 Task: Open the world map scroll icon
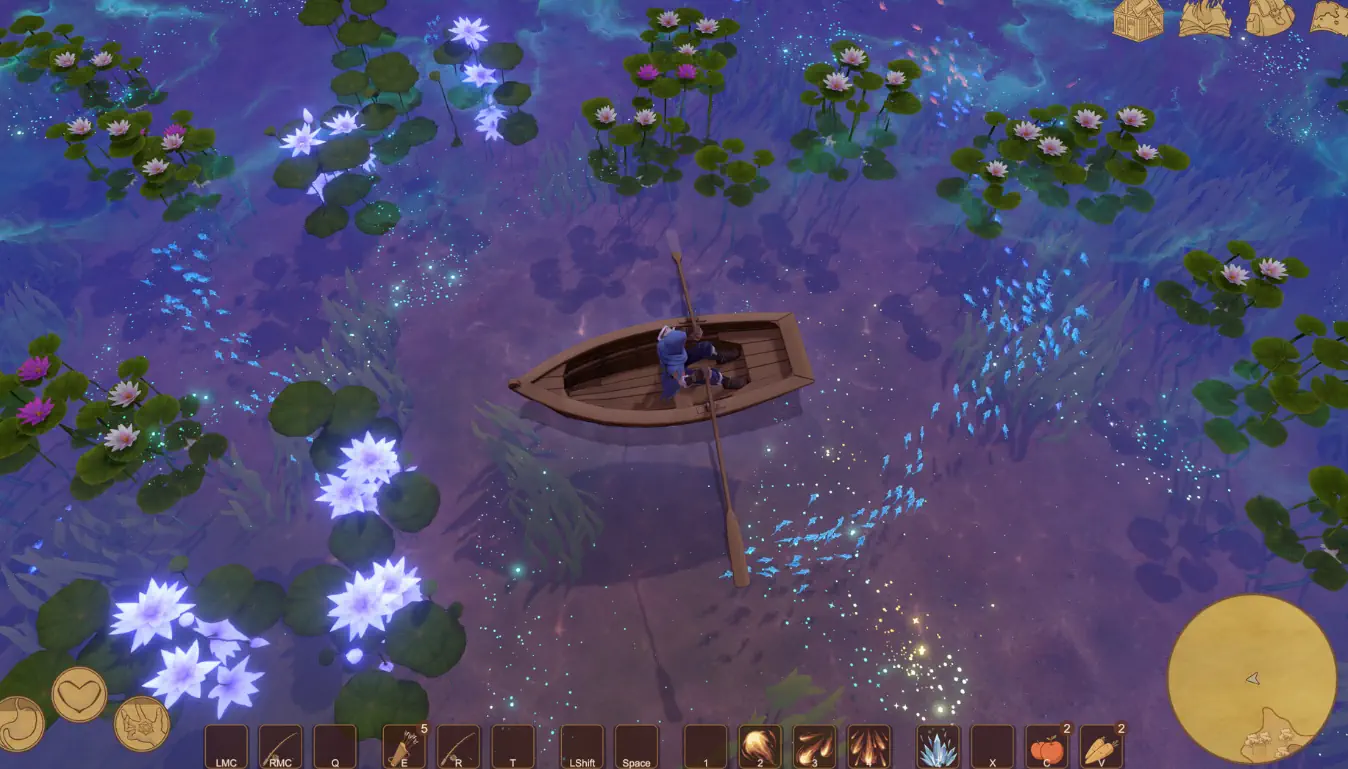point(1330,18)
